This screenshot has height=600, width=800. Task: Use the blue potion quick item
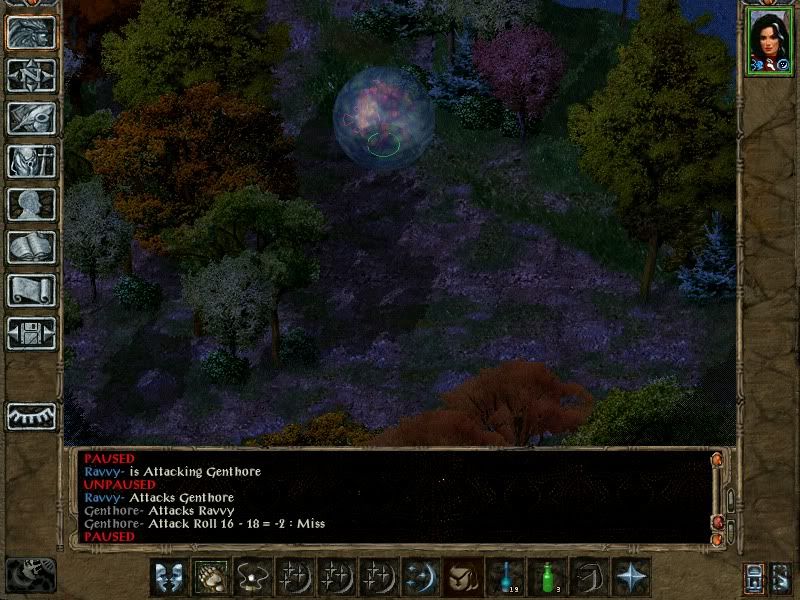(506, 576)
